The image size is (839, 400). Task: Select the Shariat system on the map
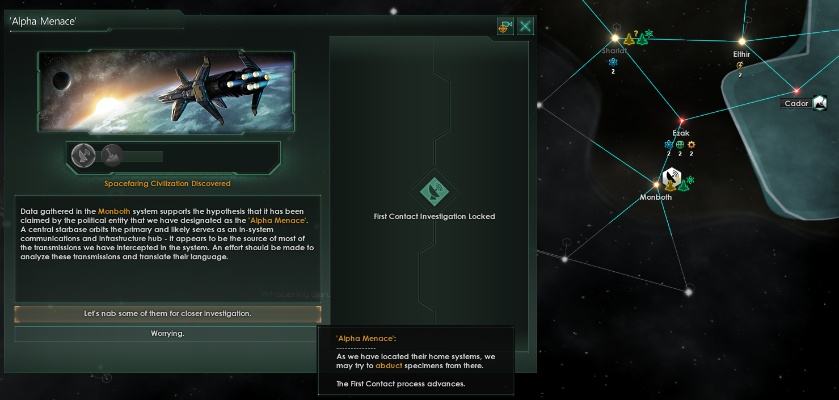[x=613, y=50]
